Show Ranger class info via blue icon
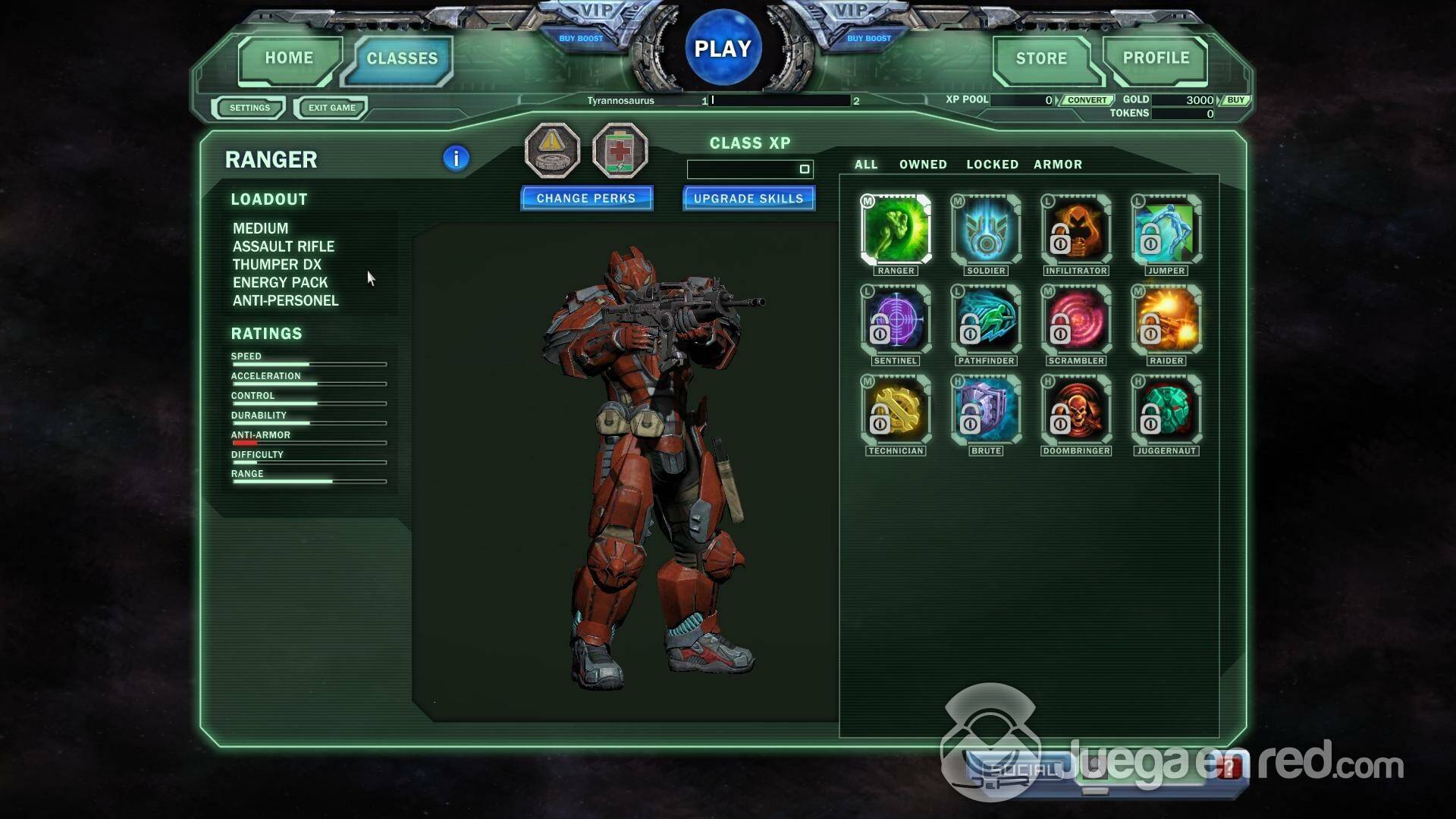The width and height of the screenshot is (1456, 819). point(456,158)
